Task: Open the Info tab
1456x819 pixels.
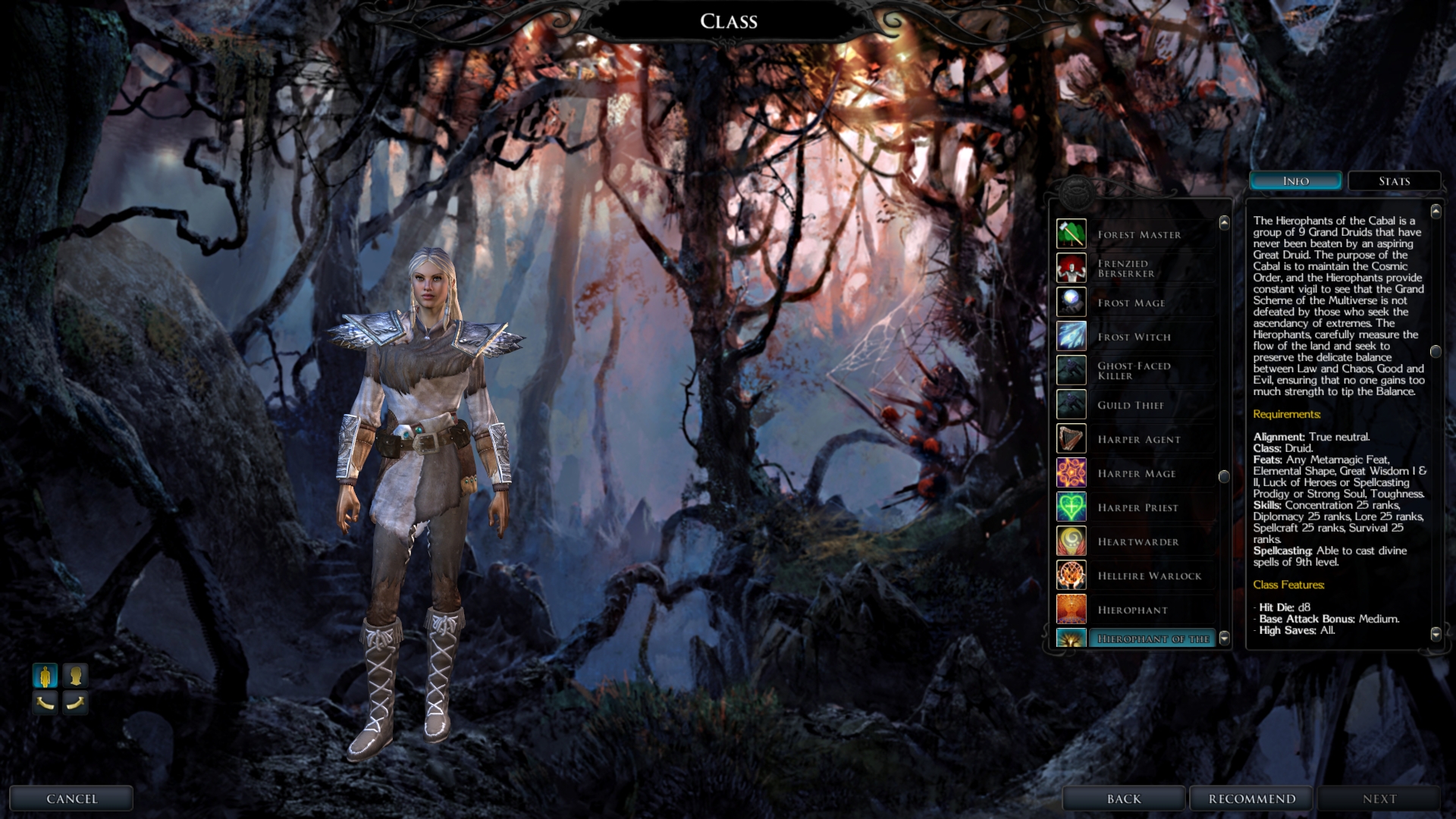Action: click(x=1295, y=181)
